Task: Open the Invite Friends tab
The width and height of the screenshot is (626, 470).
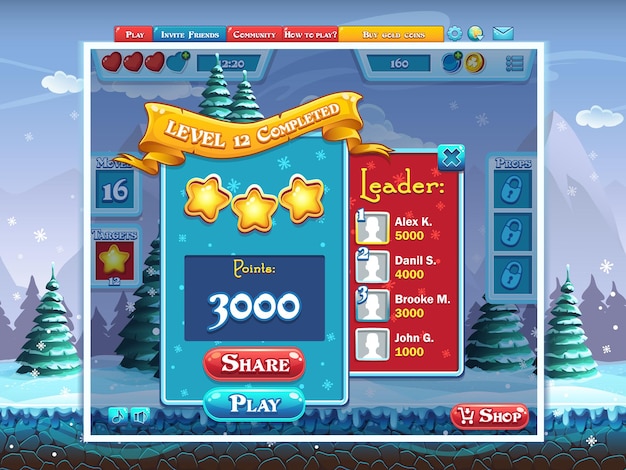Action: pos(189,34)
